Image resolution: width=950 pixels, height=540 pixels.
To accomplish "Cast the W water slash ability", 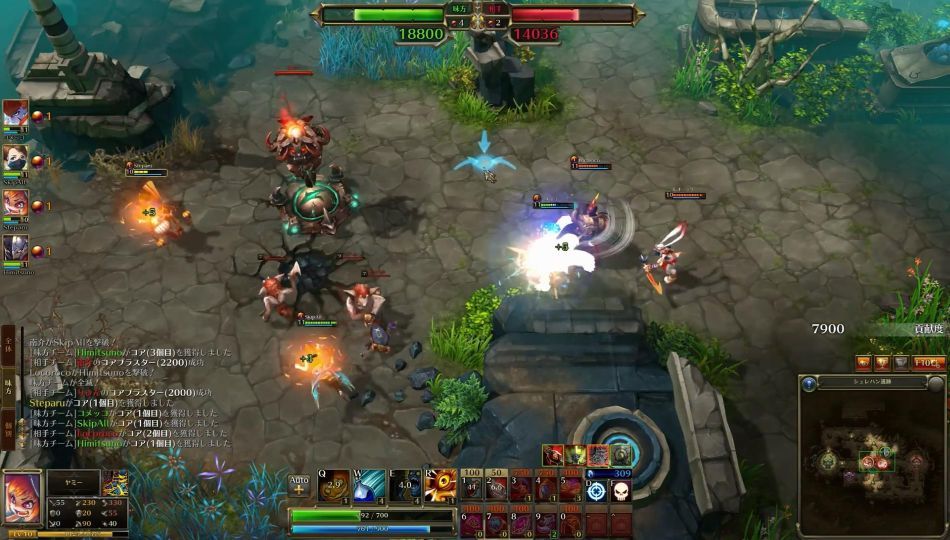I will tap(367, 485).
